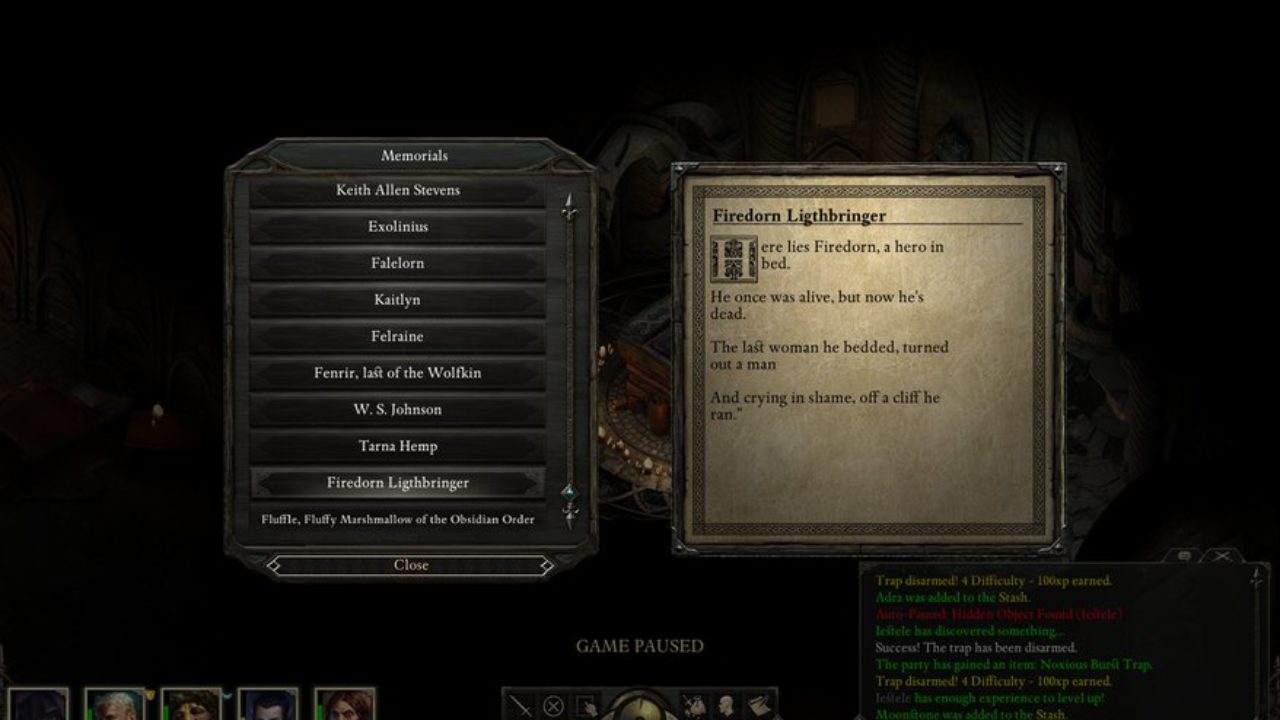This screenshot has width=1280, height=720.
Task: Click the X button above the combat log
Action: pos(1221,556)
